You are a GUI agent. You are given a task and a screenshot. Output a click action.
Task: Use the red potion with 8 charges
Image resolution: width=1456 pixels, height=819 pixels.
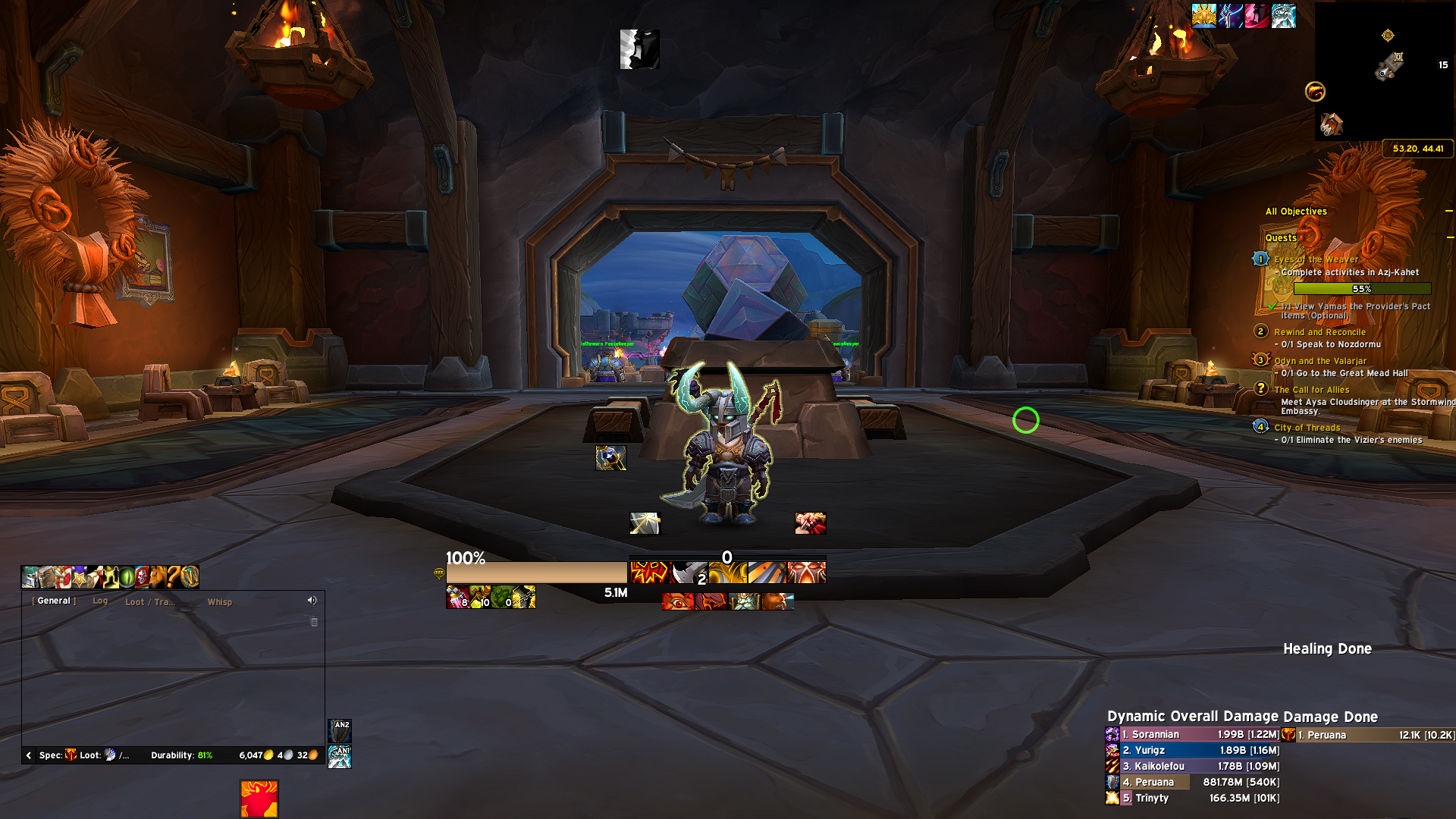457,598
